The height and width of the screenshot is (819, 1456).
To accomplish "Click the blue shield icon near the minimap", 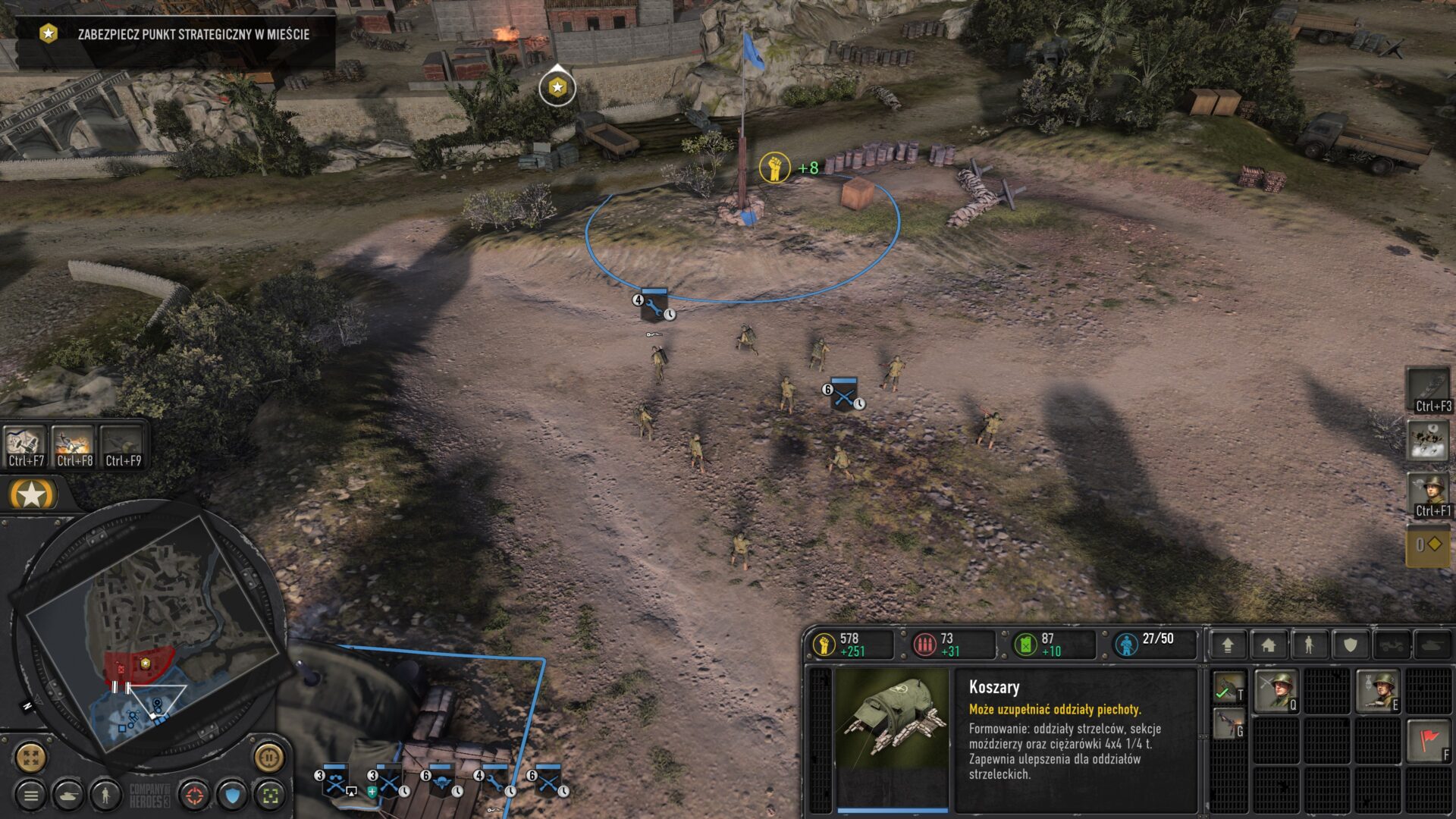I will pyautogui.click(x=232, y=796).
